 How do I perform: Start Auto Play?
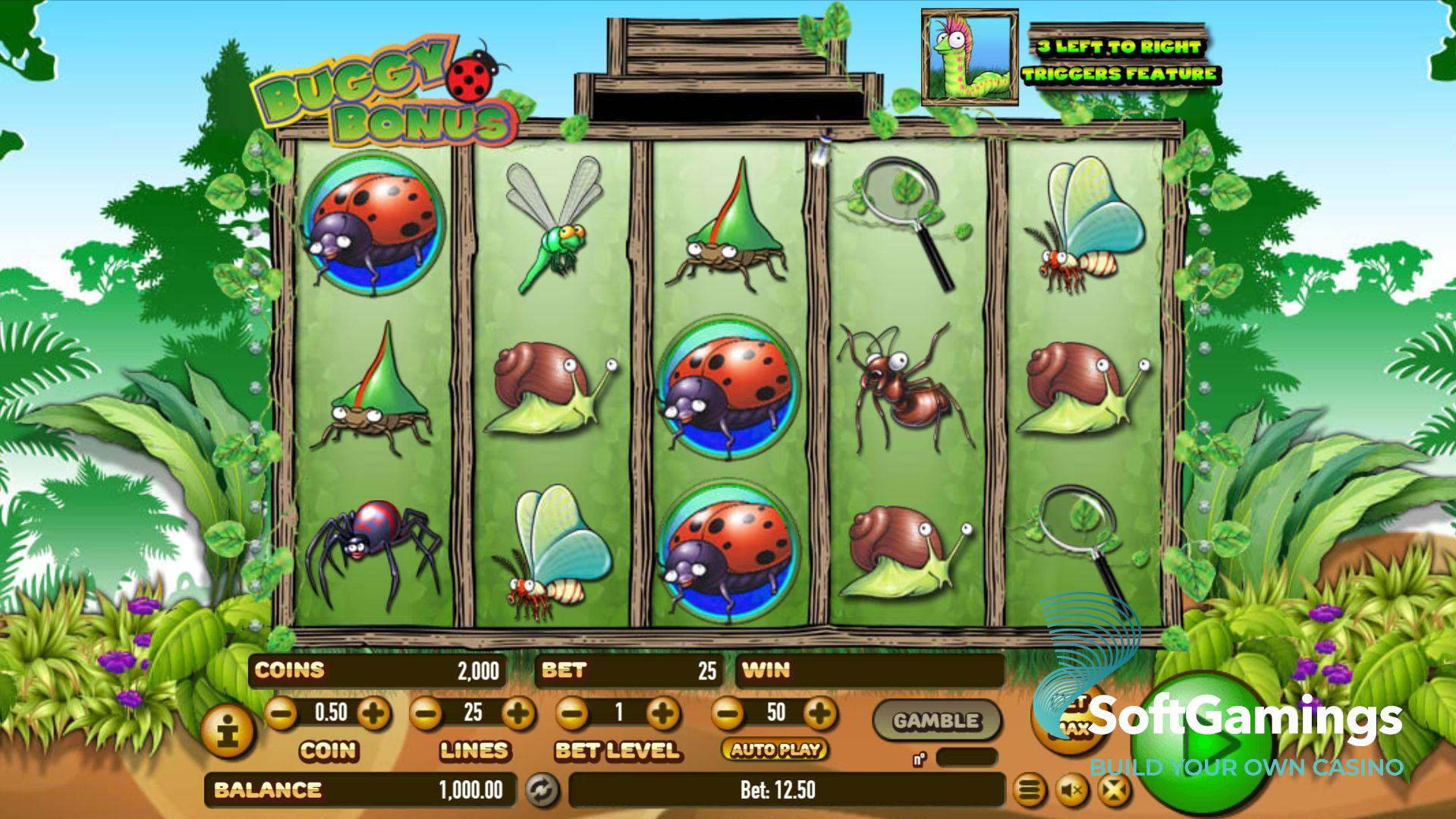pos(775,750)
